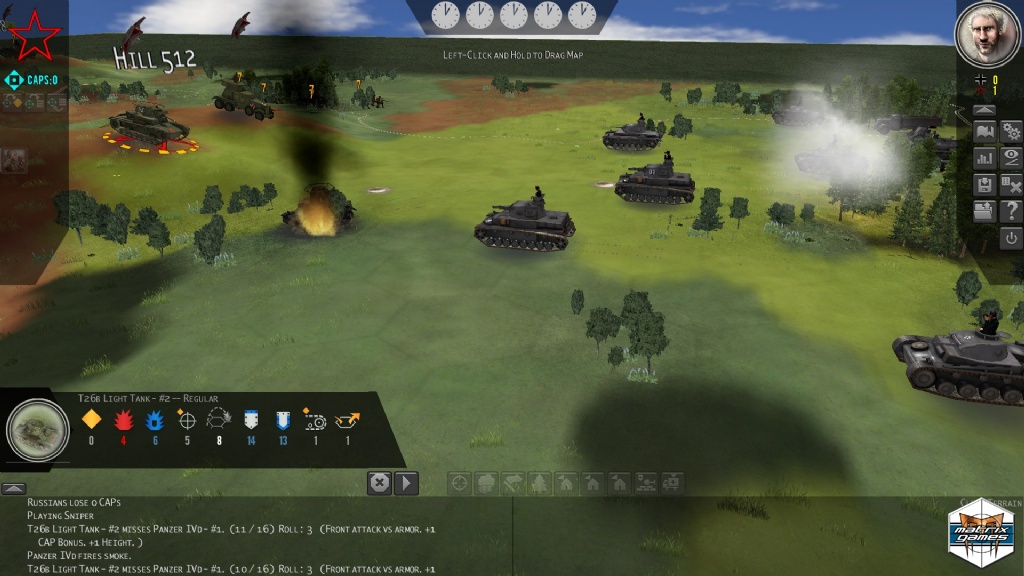Click the T26B Light Tank unit portrait
The height and width of the screenshot is (576, 1024).
click(38, 430)
